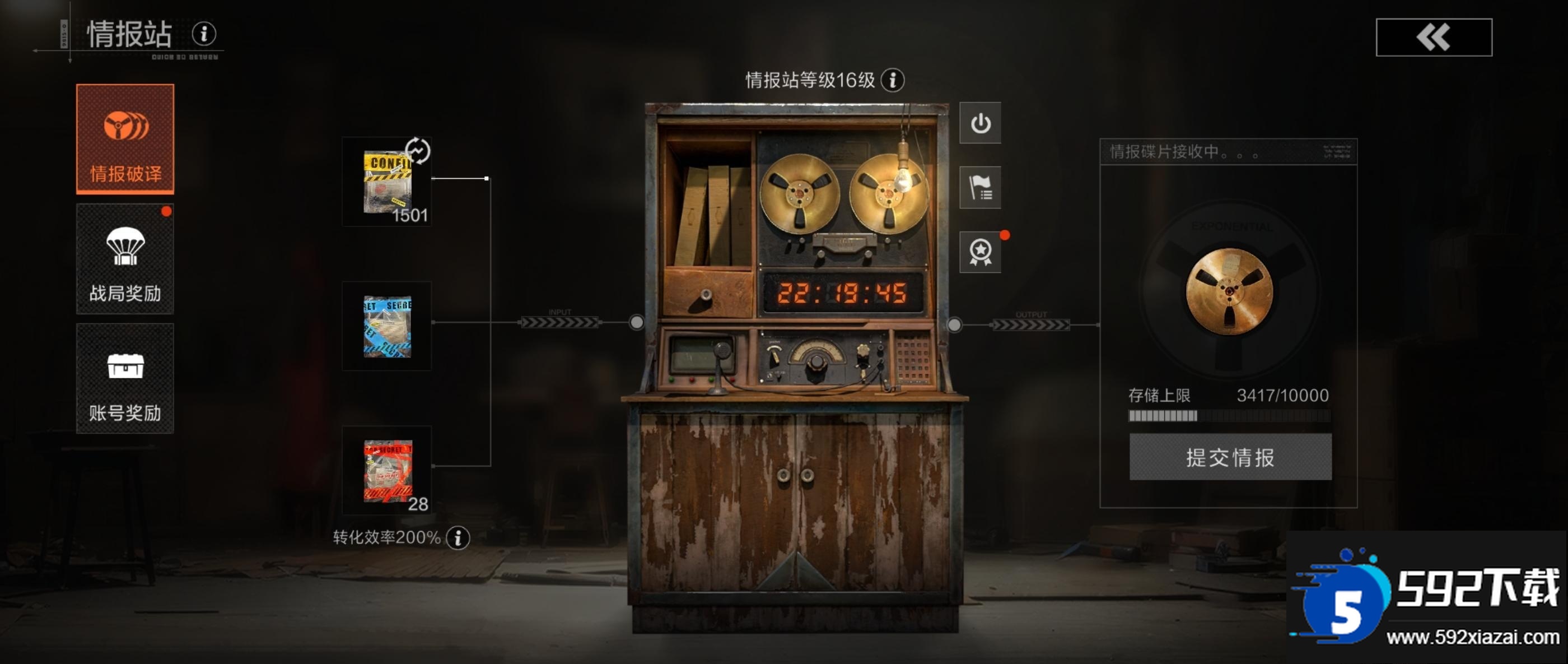This screenshot has width=1568, height=664.
Task: Go back with the double-arrow button
Action: 1434,37
